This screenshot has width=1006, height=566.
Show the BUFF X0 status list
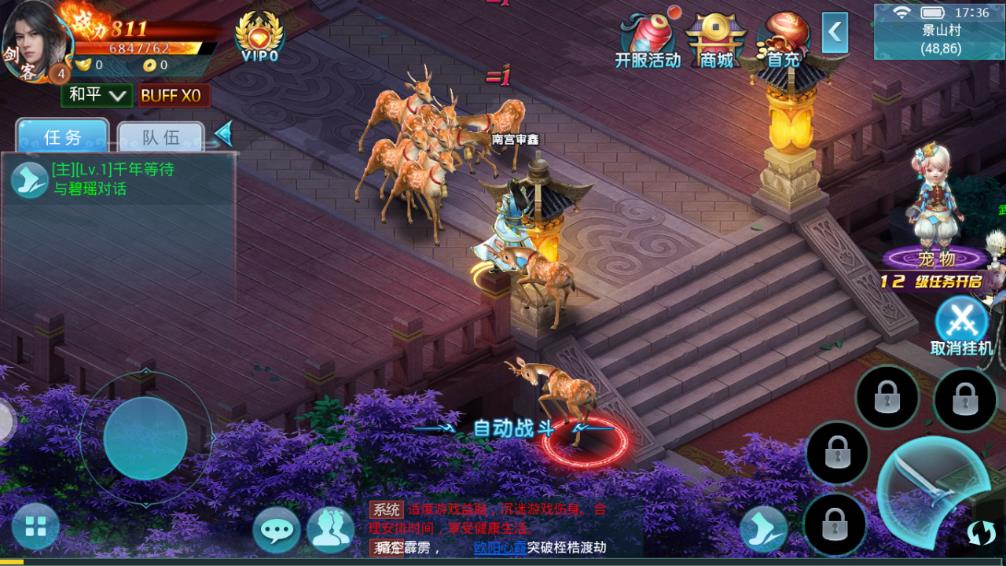[x=170, y=95]
